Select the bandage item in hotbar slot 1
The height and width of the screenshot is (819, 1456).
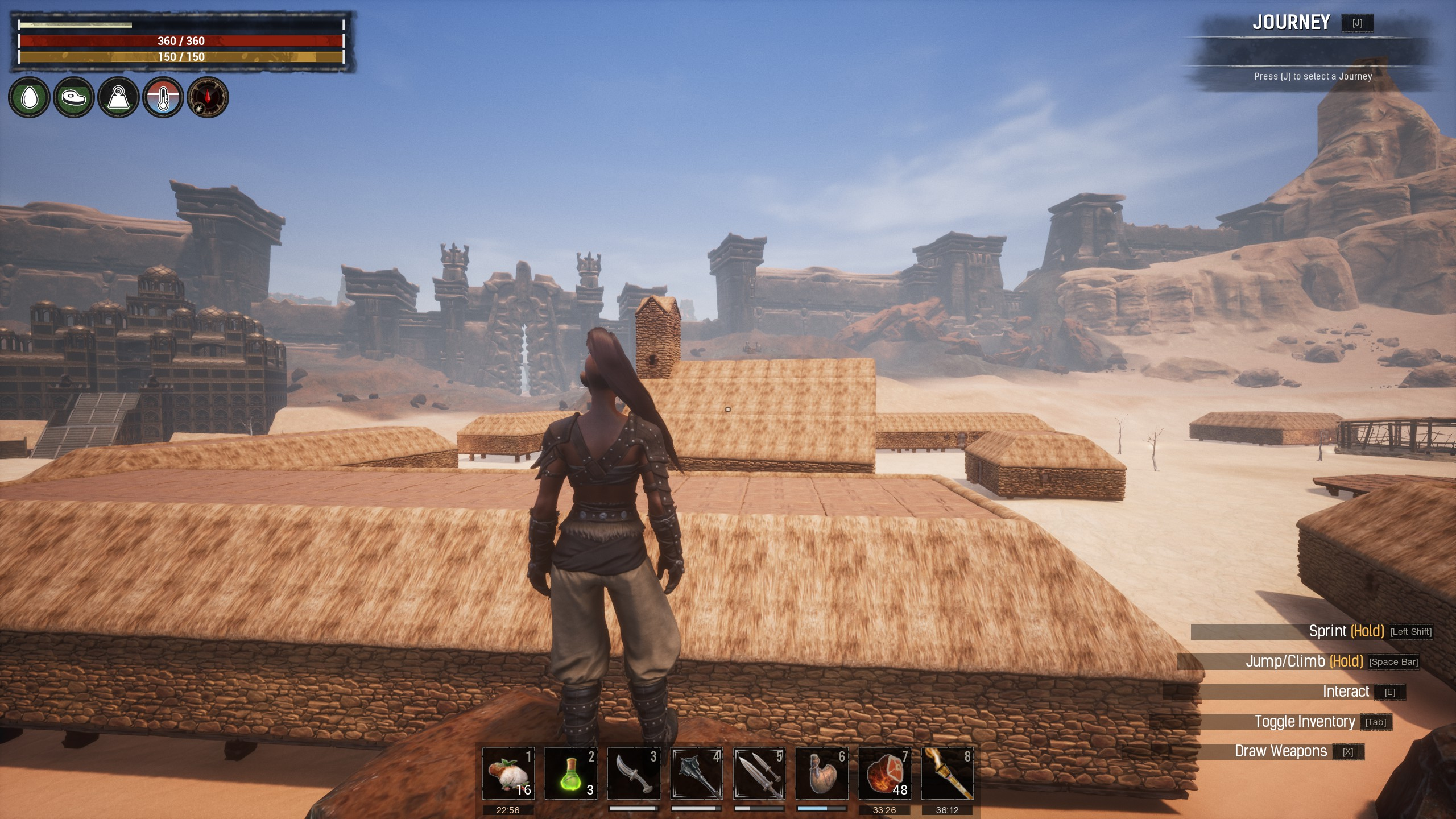pyautogui.click(x=508, y=773)
